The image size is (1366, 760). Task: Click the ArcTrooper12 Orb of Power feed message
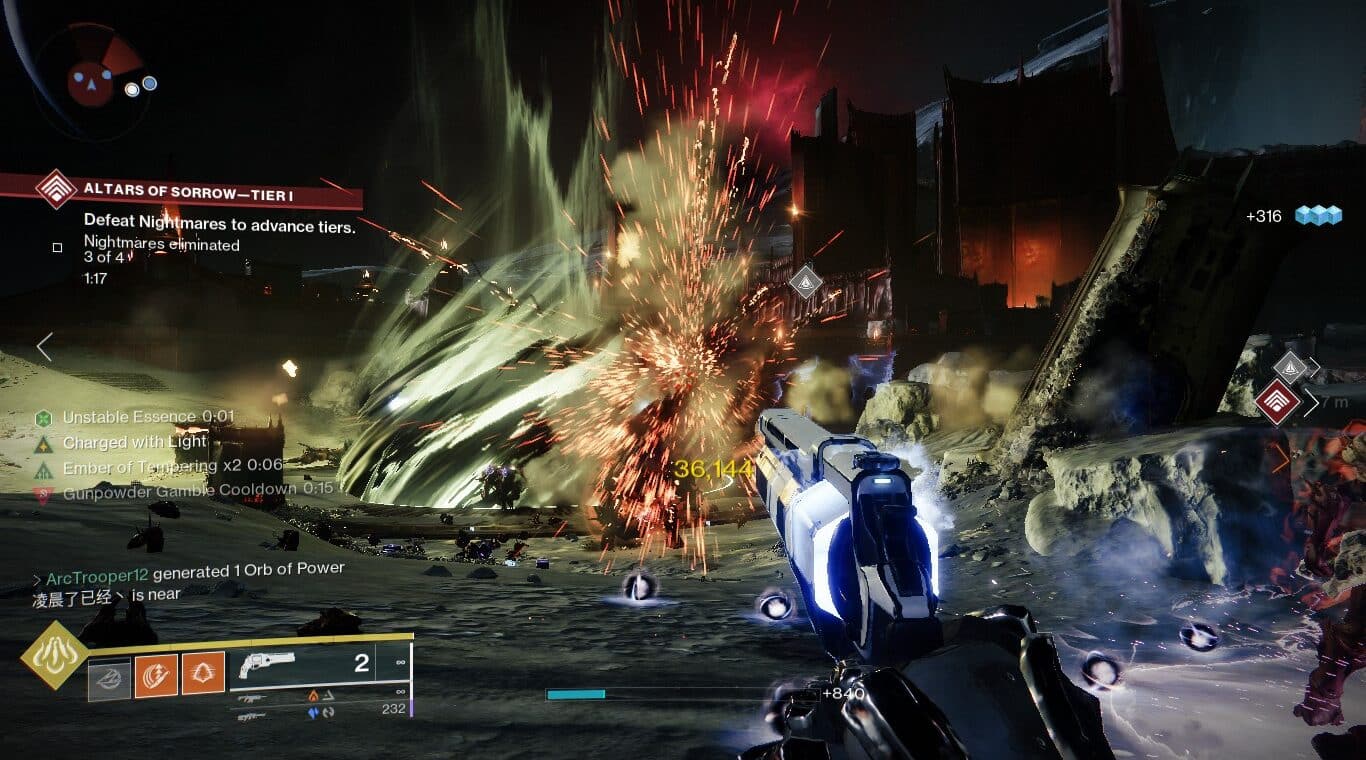(194, 568)
